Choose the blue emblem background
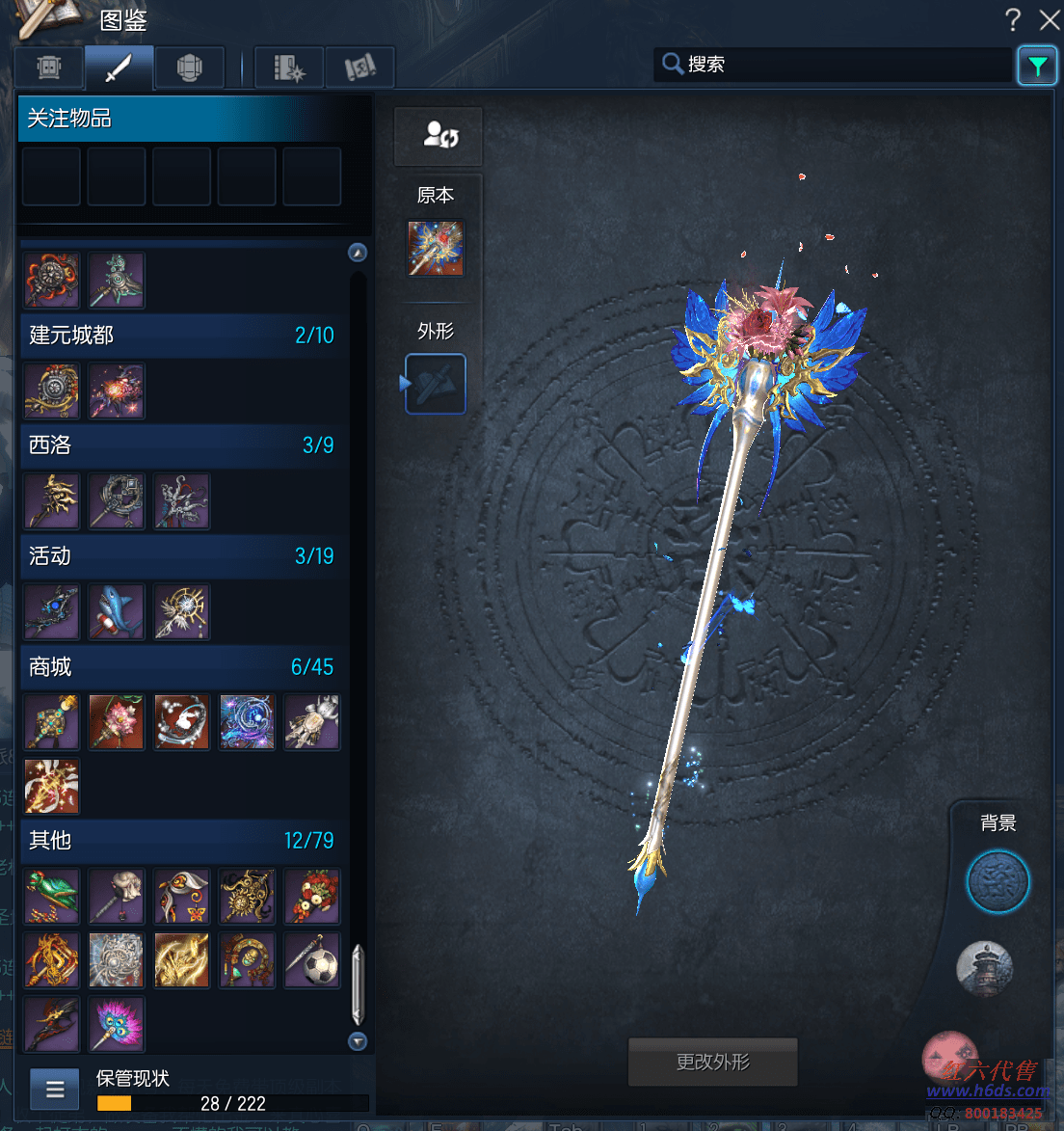Image resolution: width=1064 pixels, height=1131 pixels. point(997,881)
